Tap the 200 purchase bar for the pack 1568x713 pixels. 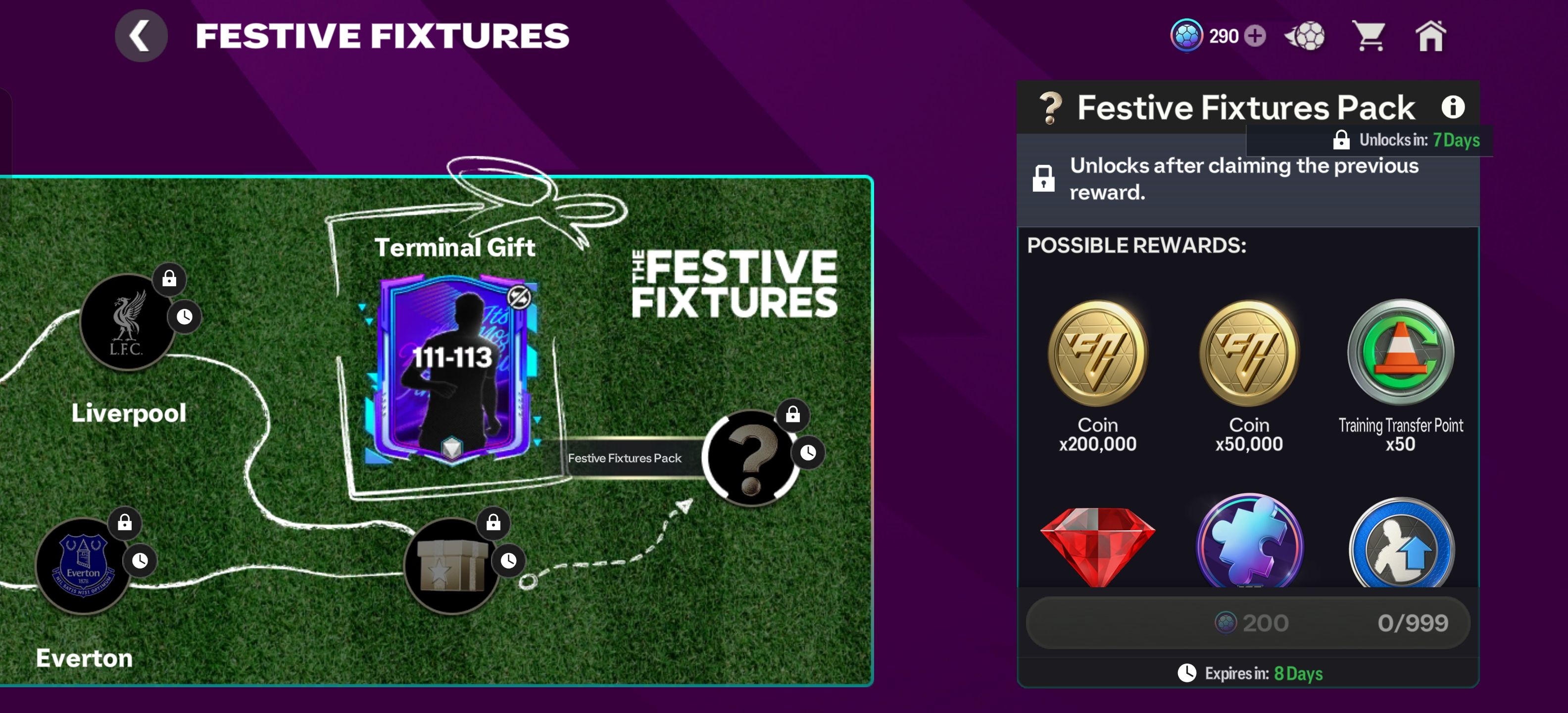[1247, 623]
